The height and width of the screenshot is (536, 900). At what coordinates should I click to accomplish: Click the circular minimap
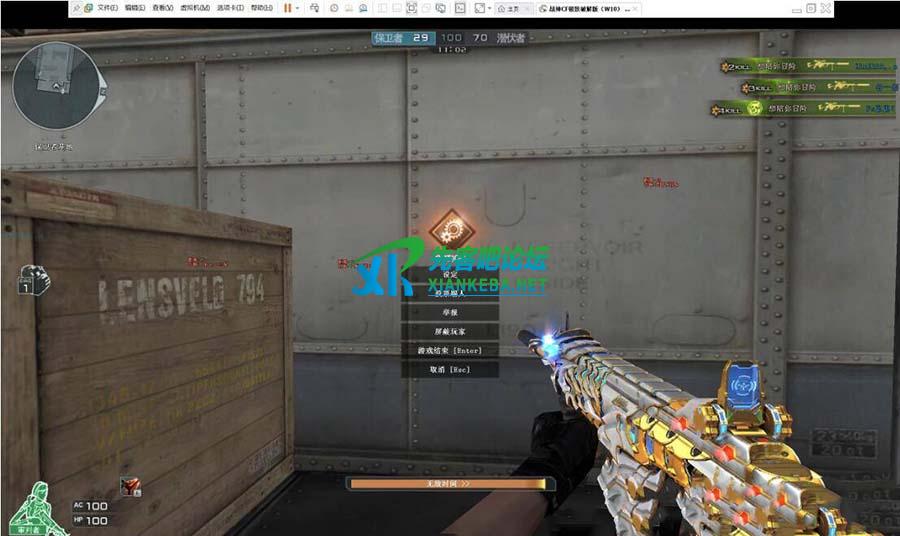point(56,87)
